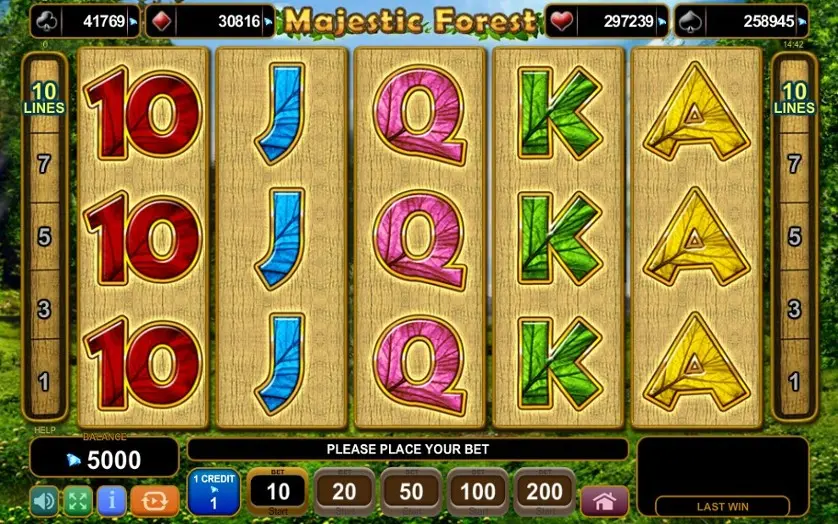This screenshot has height=524, width=838.
Task: Select the 50 bet amount
Action: pos(411,491)
